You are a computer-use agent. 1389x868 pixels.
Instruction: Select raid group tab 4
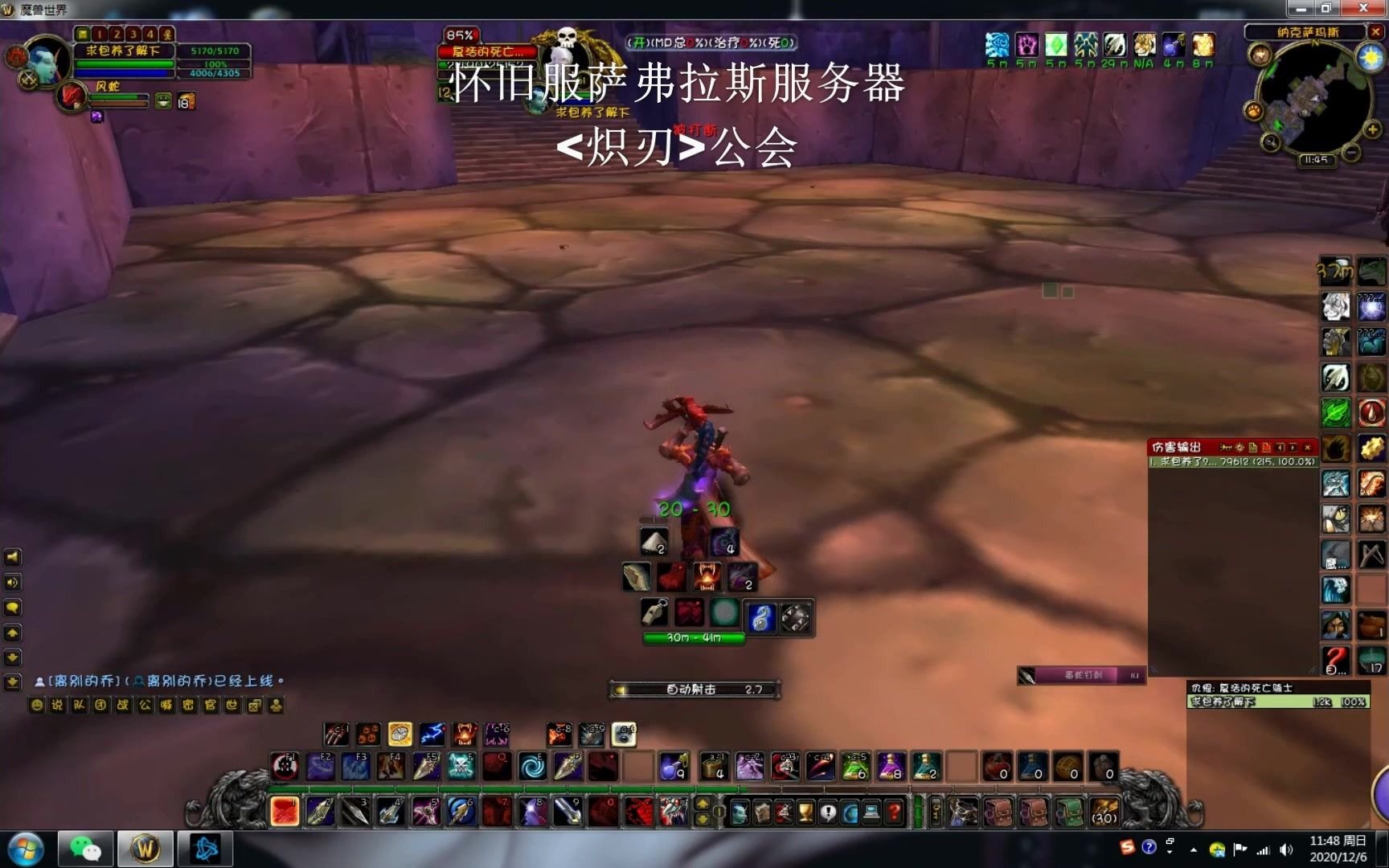[150, 35]
